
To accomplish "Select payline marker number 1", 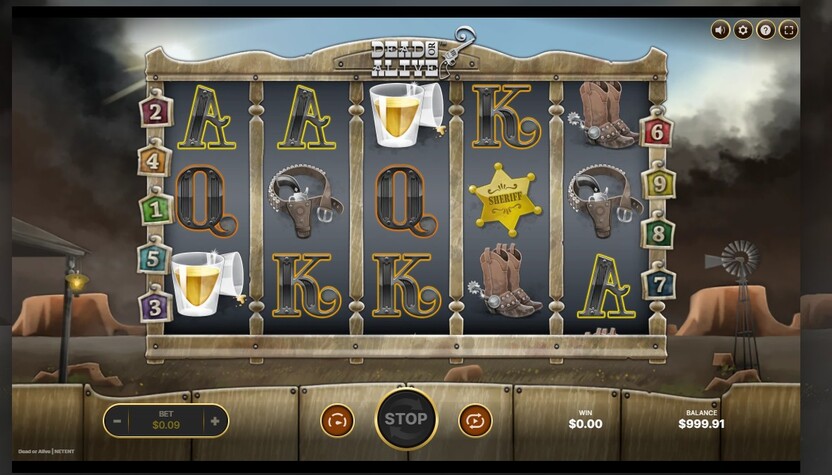I will 156,210.
